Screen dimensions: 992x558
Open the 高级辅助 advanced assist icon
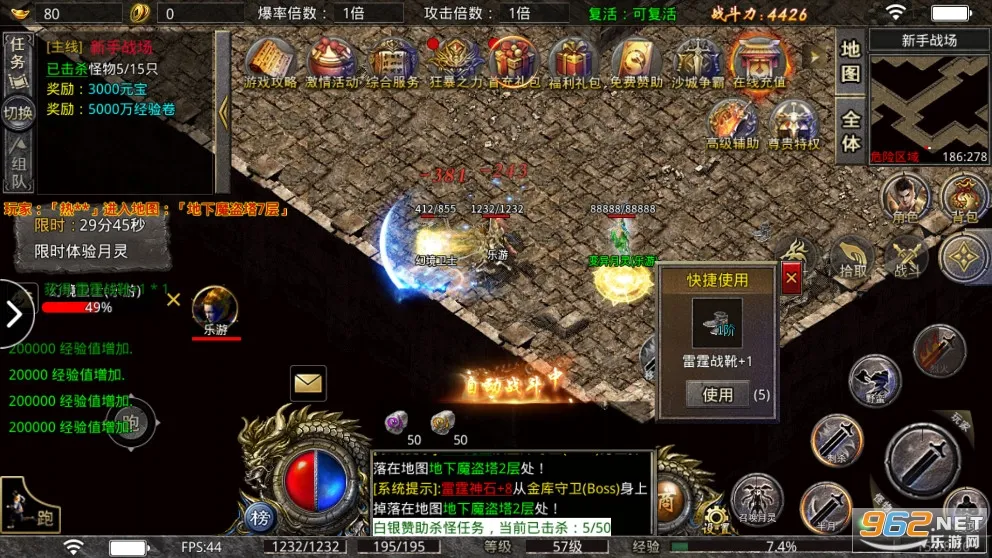pyautogui.click(x=733, y=126)
